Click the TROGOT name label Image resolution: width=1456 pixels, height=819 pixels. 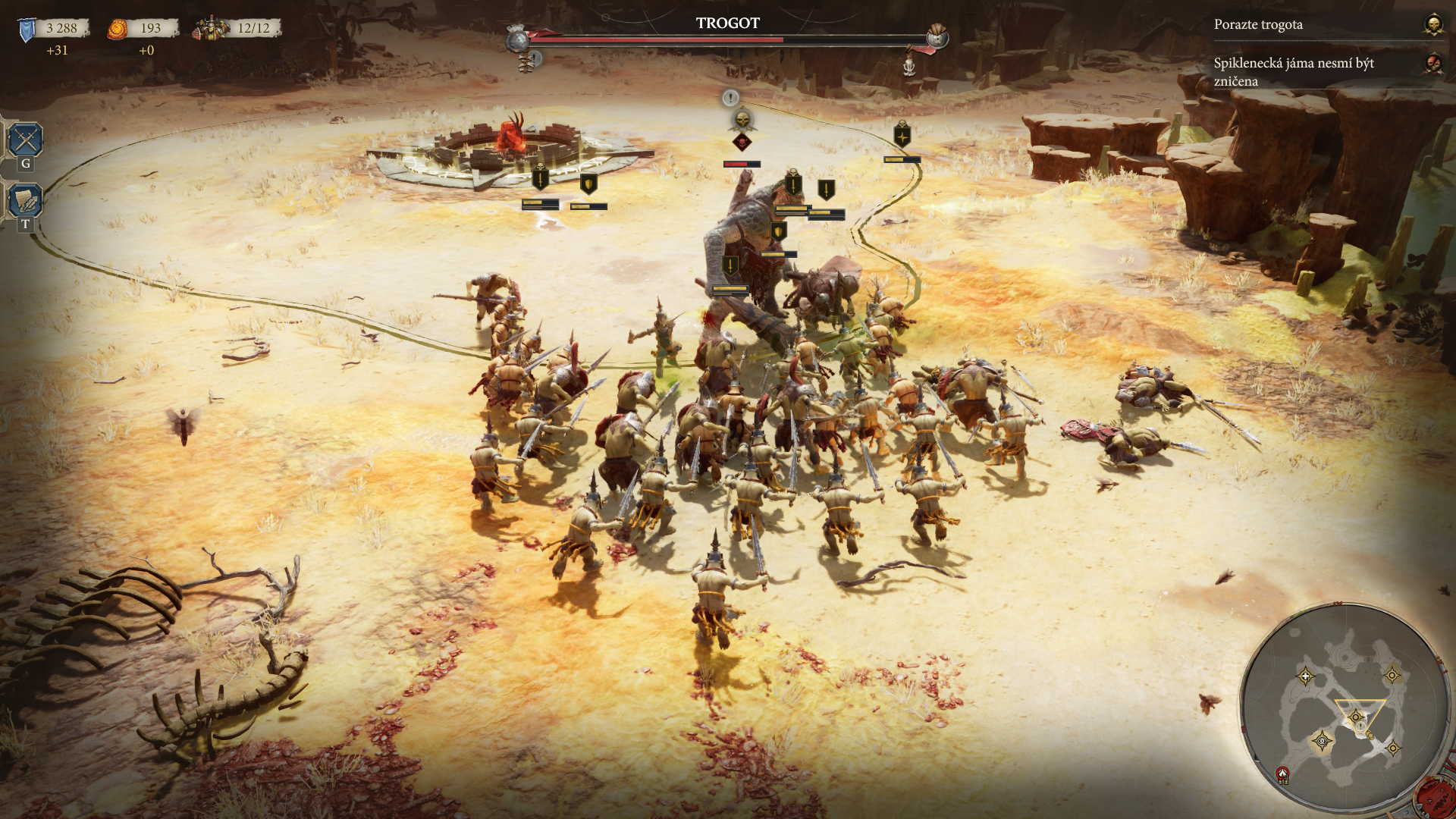(x=726, y=24)
